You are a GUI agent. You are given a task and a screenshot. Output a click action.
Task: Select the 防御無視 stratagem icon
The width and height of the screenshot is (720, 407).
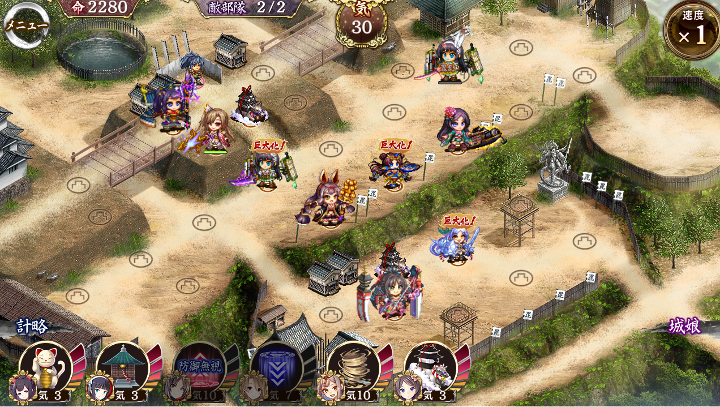(x=198, y=366)
